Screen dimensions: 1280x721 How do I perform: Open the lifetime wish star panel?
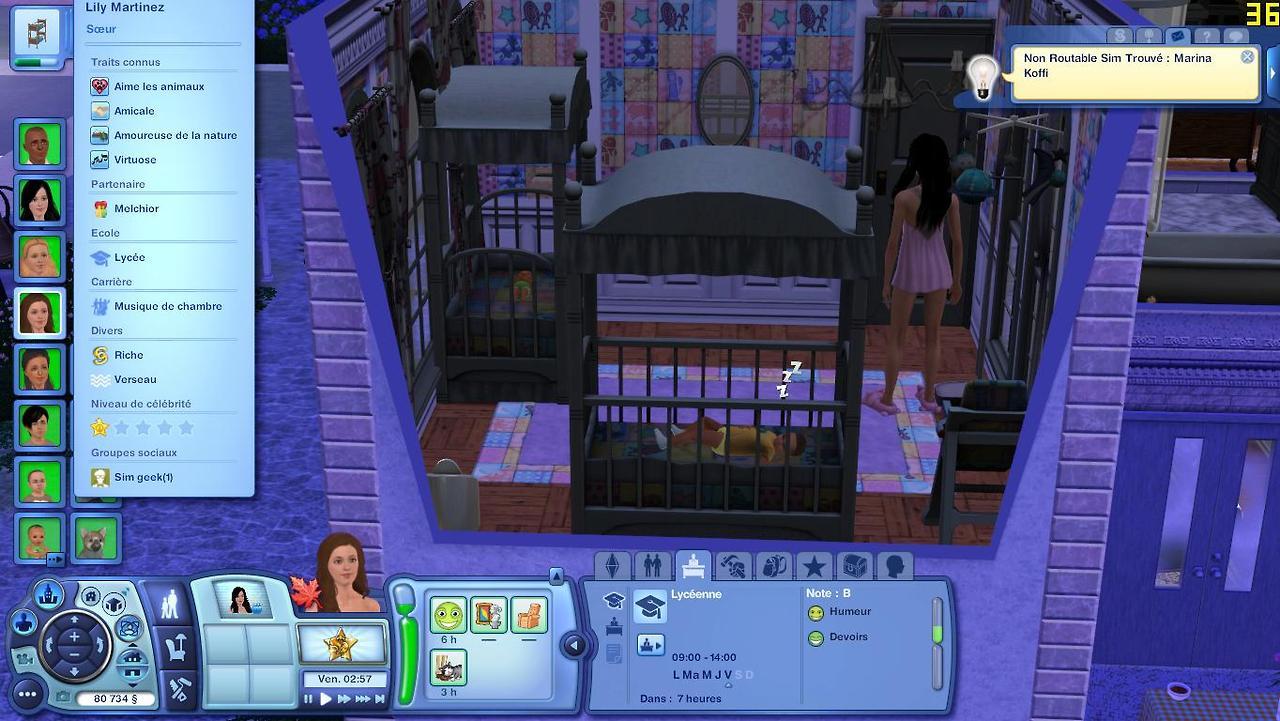click(342, 643)
